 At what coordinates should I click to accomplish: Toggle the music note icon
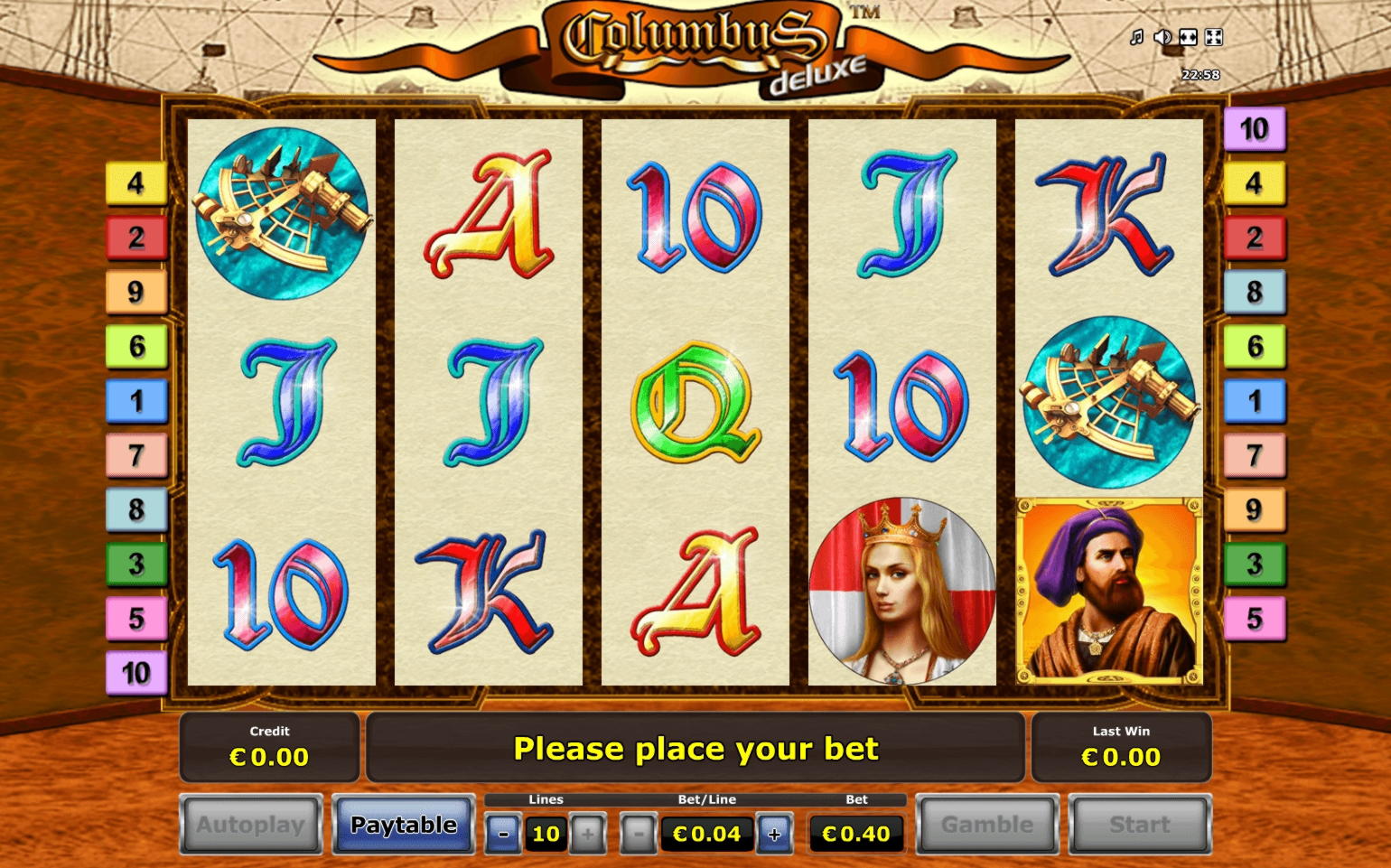pyautogui.click(x=1137, y=37)
